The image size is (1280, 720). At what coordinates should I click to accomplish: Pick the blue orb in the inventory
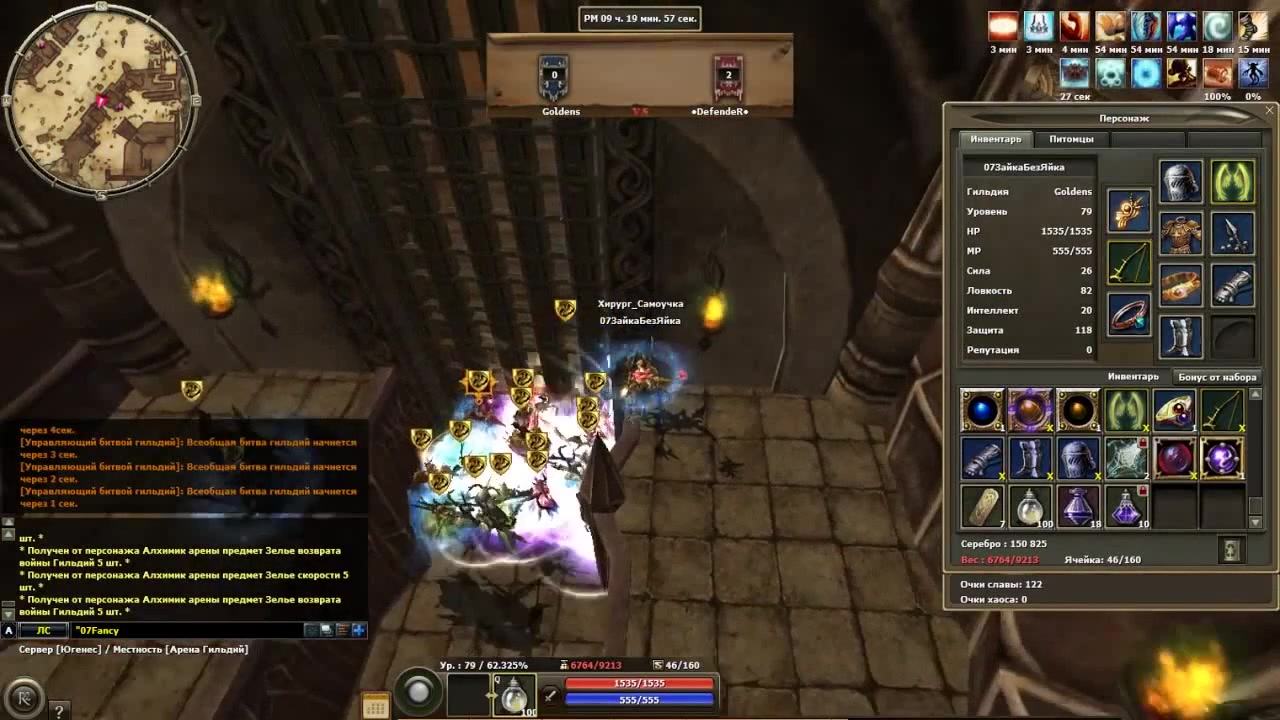pos(982,411)
